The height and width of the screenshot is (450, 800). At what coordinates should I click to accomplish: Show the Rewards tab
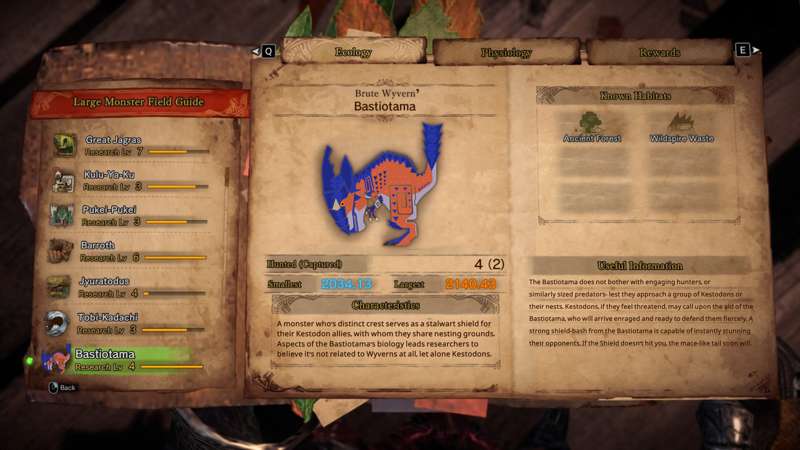click(x=659, y=51)
